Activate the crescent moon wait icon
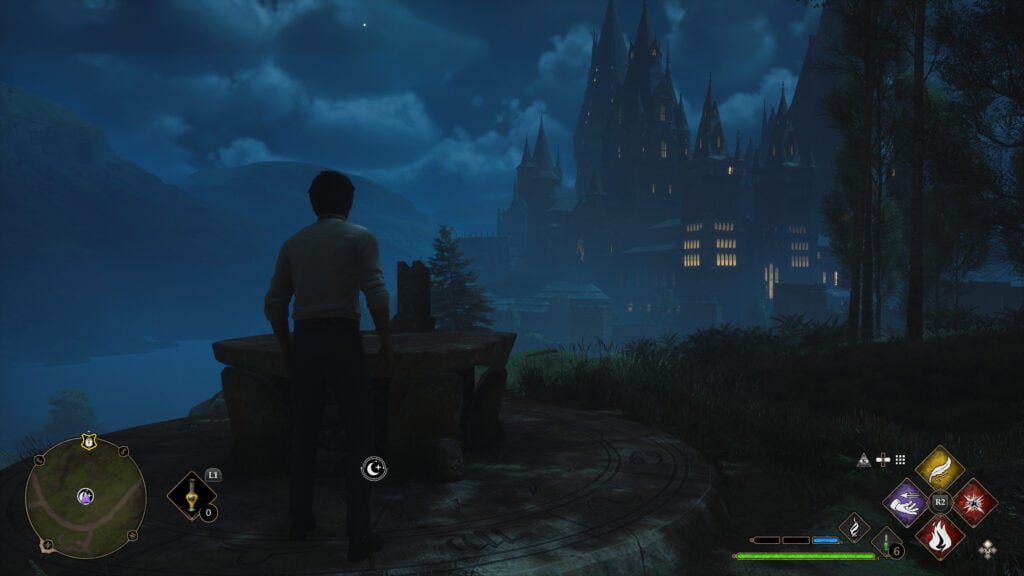Viewport: 1024px width, 576px height. (373, 467)
